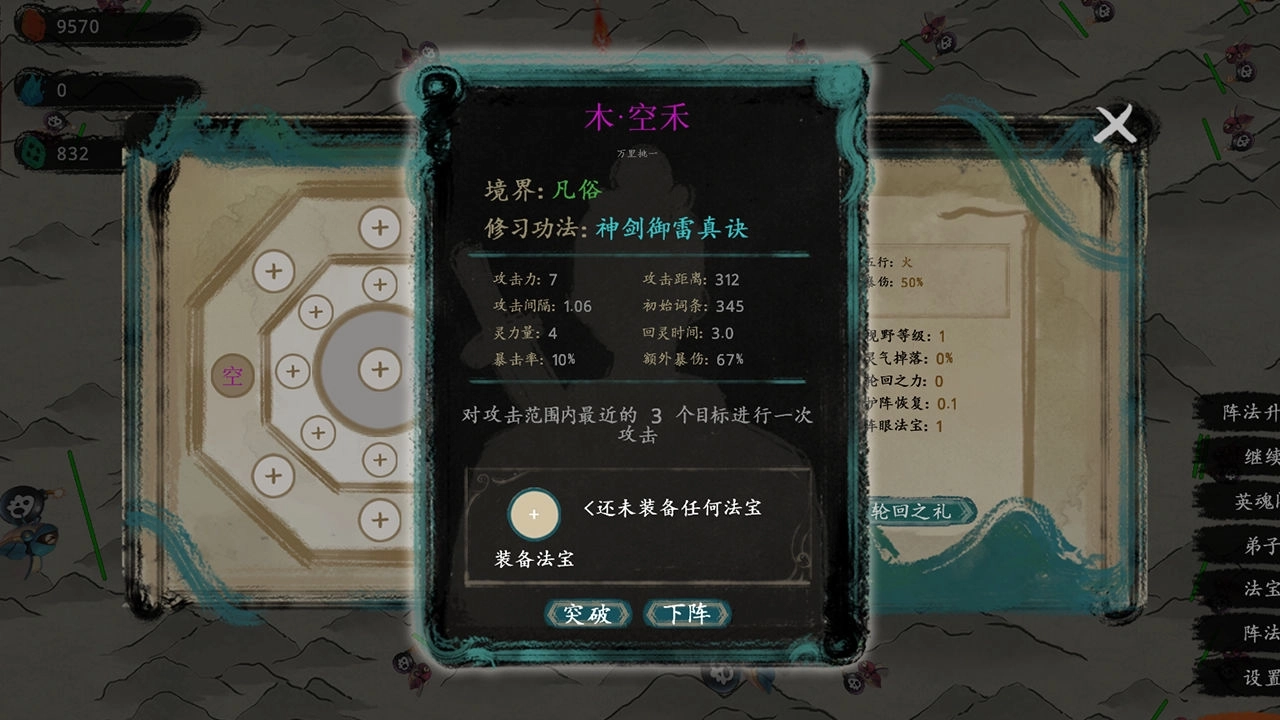Close the 木·空禾 detail dialog with the X
This screenshot has width=1280, height=720.
pos(1115,125)
